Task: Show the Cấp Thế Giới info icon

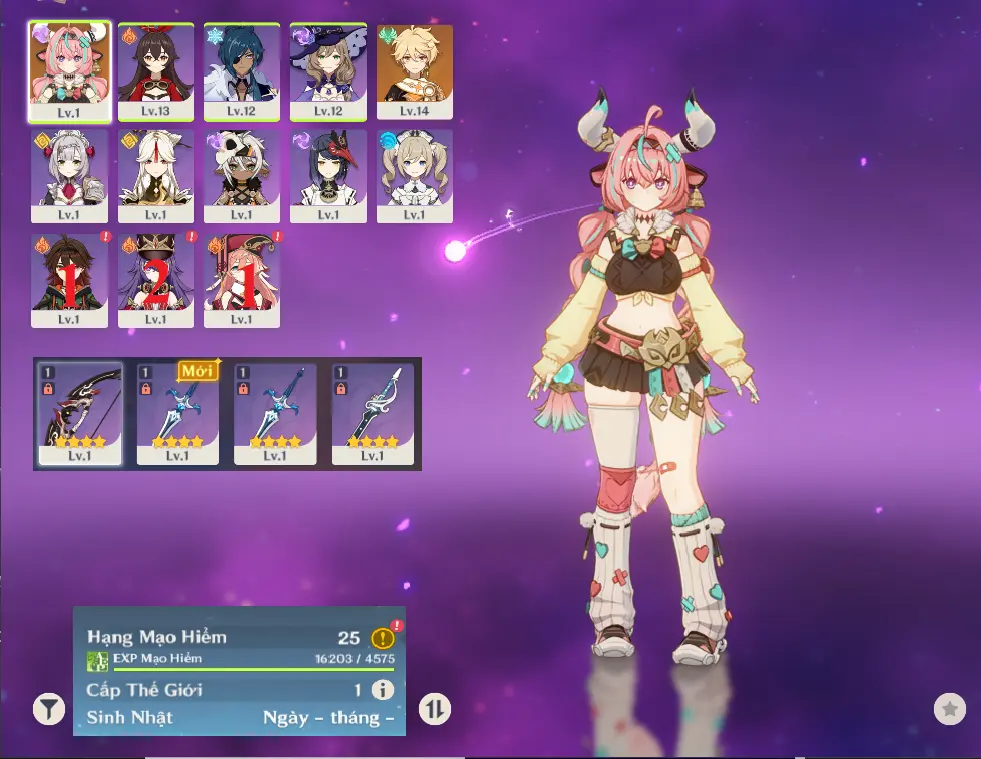Action: (382, 690)
